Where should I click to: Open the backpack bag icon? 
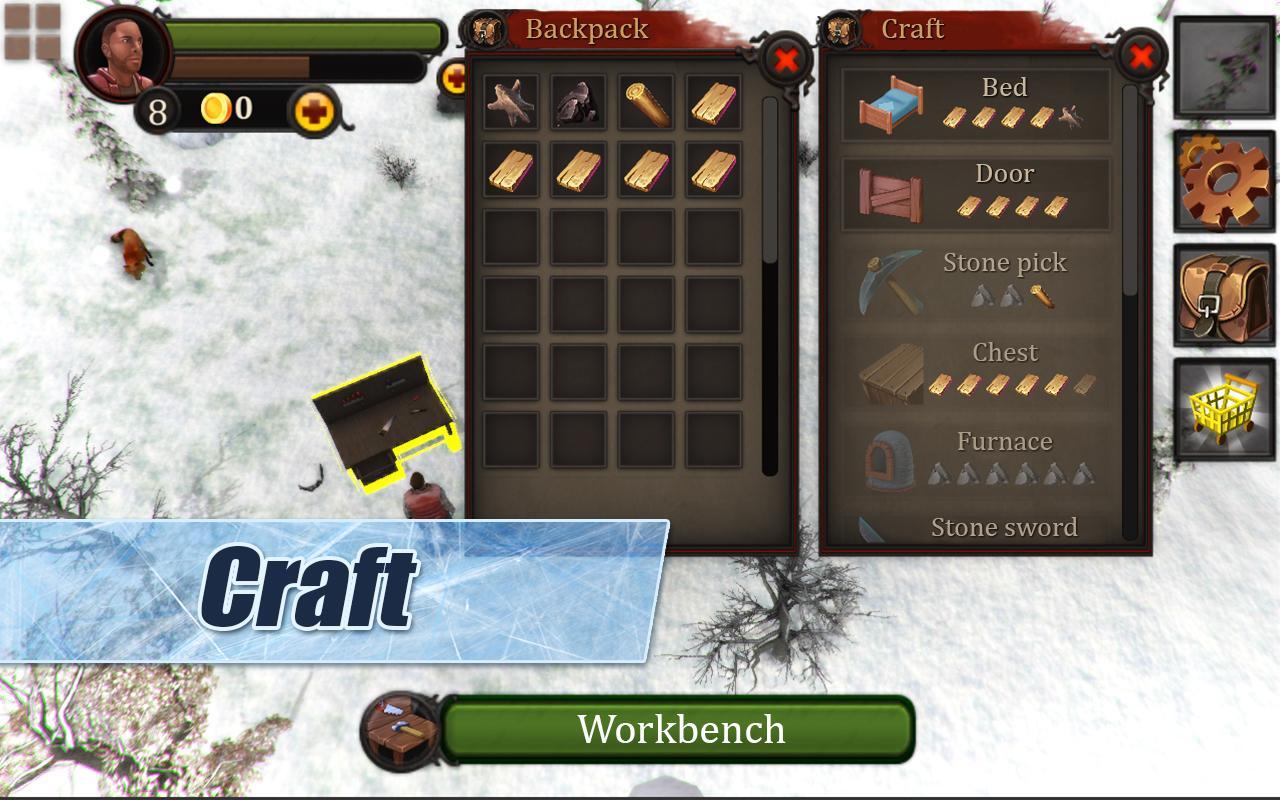(1224, 296)
